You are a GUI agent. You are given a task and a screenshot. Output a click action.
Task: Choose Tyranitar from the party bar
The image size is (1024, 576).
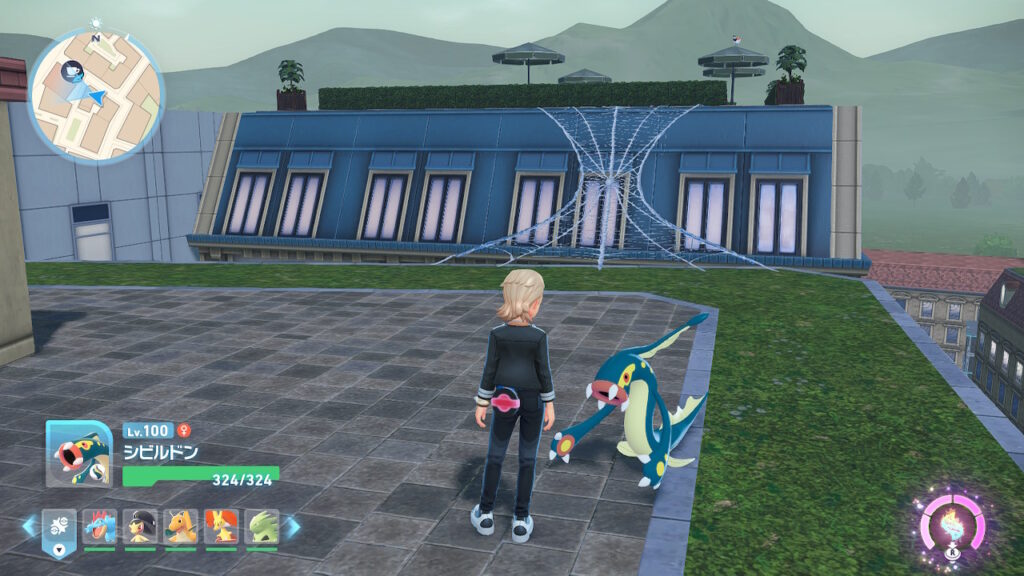coord(261,526)
